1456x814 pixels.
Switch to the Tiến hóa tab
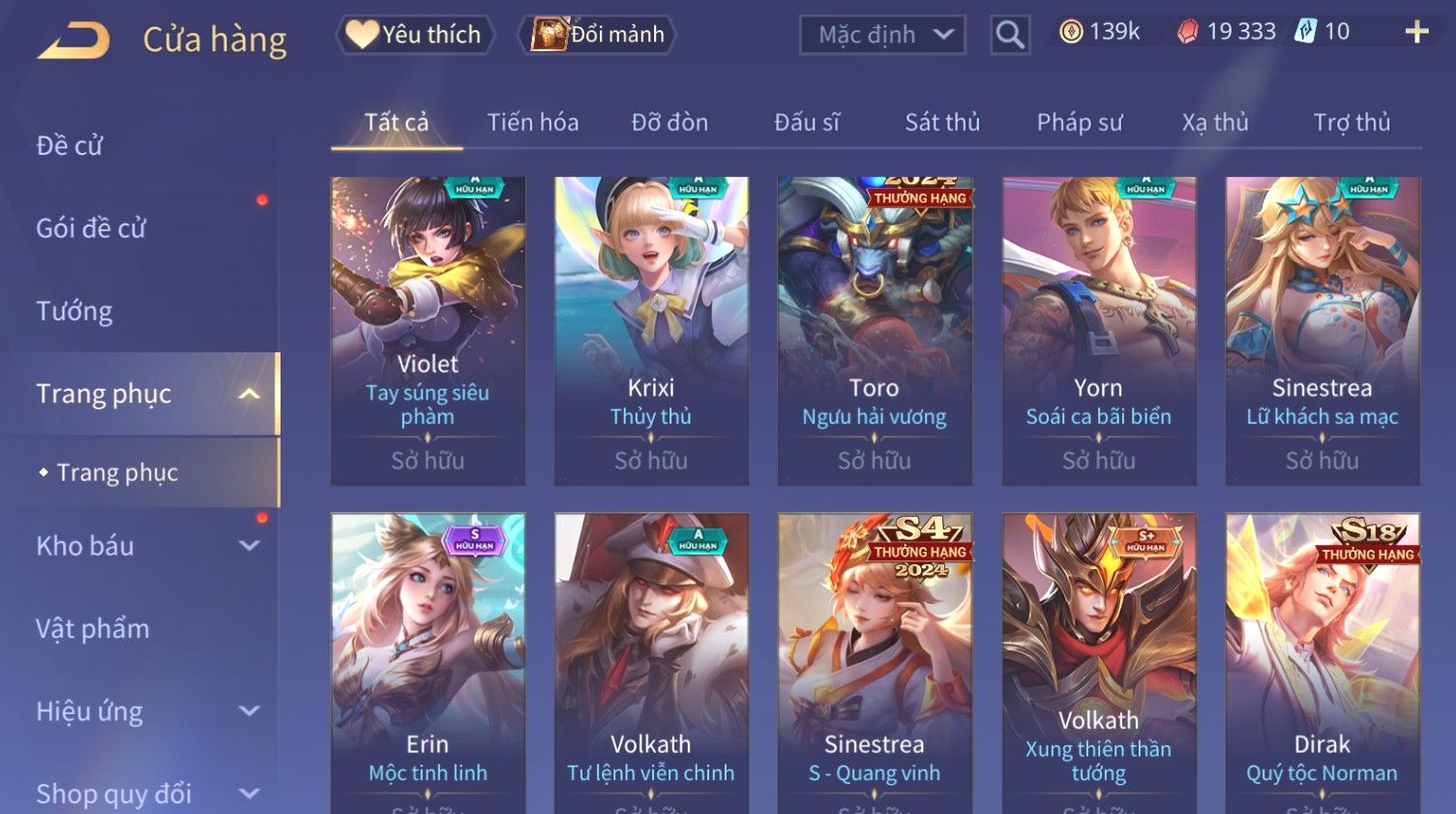click(x=532, y=123)
